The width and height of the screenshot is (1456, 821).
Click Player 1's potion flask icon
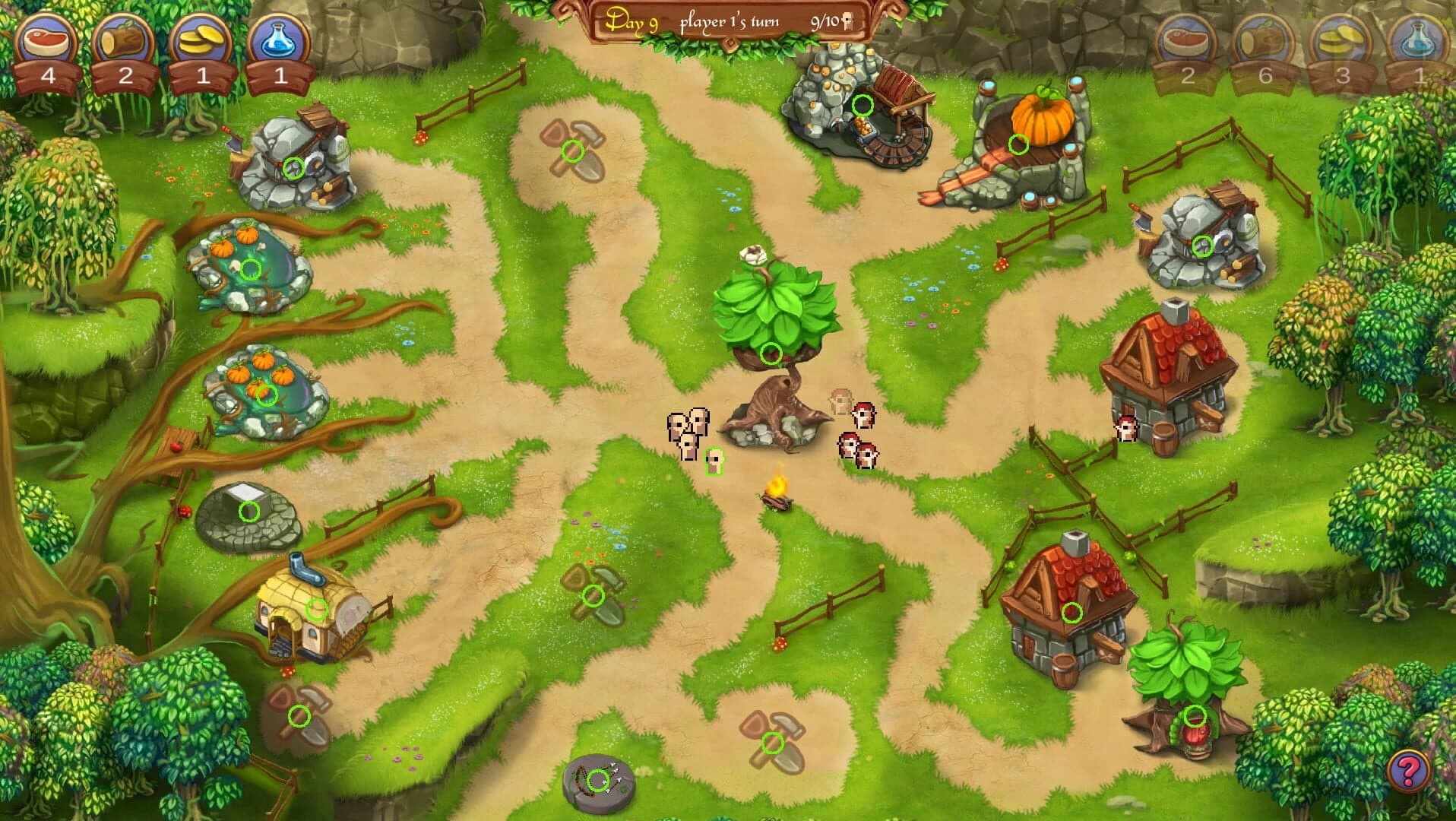[280, 38]
